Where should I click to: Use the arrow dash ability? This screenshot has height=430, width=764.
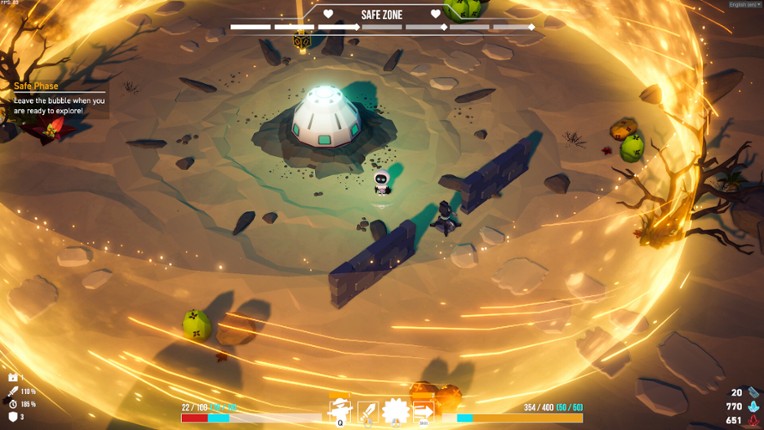pos(423,410)
